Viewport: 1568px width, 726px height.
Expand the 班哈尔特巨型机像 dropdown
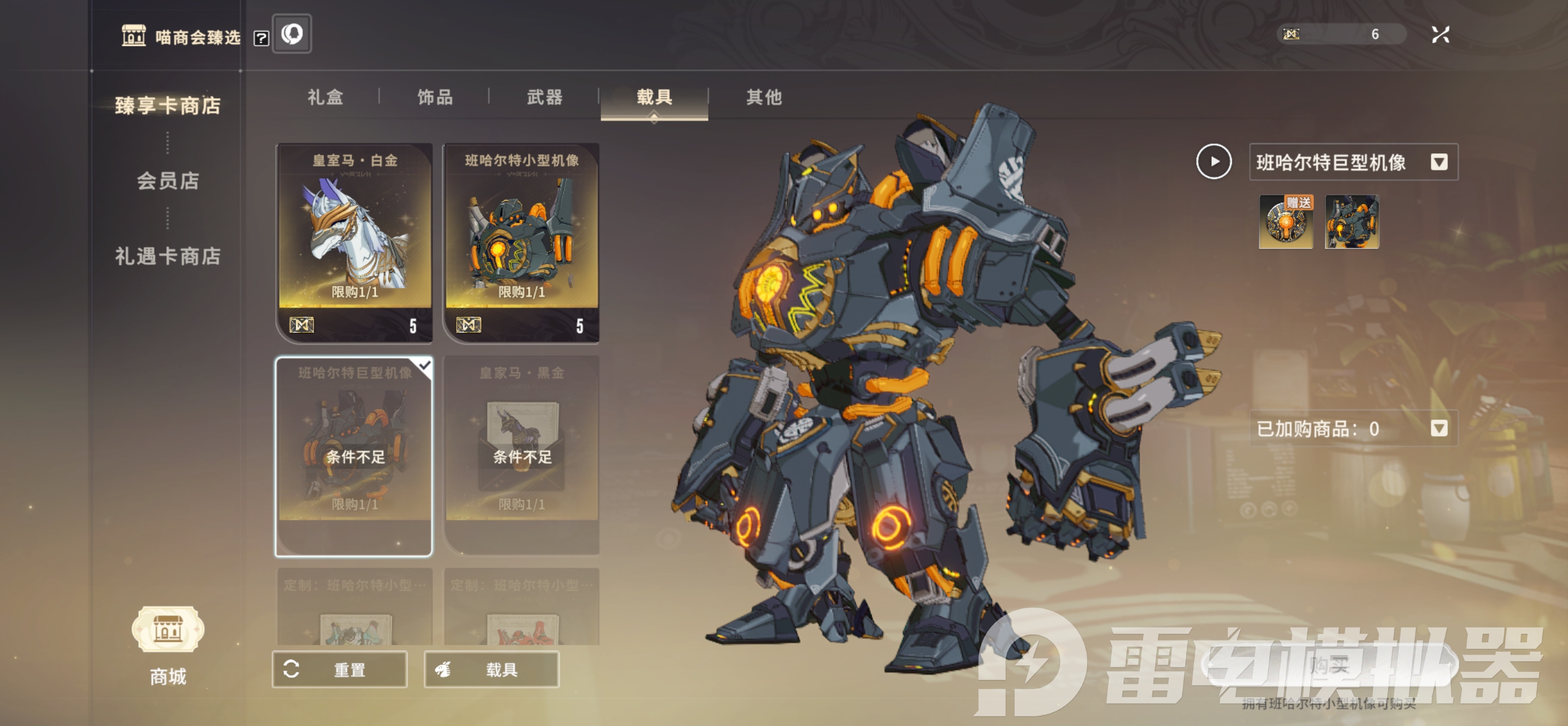tap(1438, 162)
